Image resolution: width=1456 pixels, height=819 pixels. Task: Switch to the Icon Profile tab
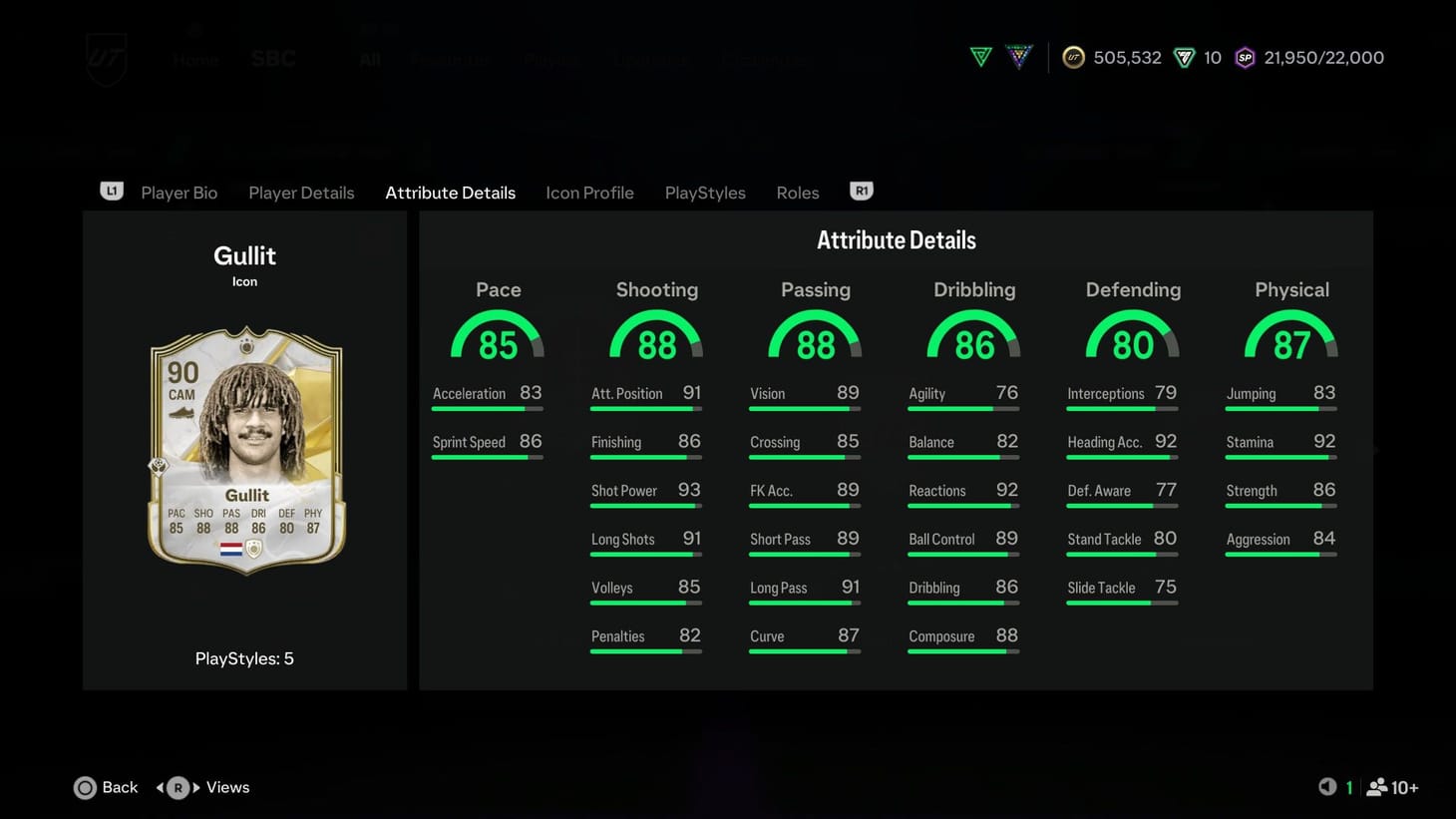589,193
